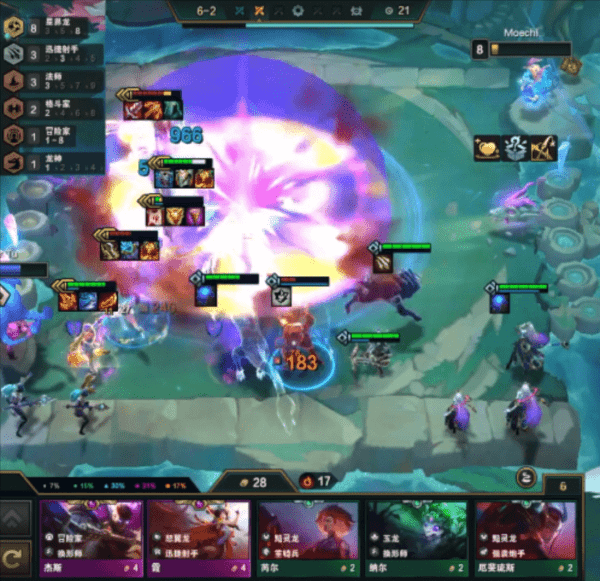Show the golden heart augment details
600x581 pixels.
[487, 148]
